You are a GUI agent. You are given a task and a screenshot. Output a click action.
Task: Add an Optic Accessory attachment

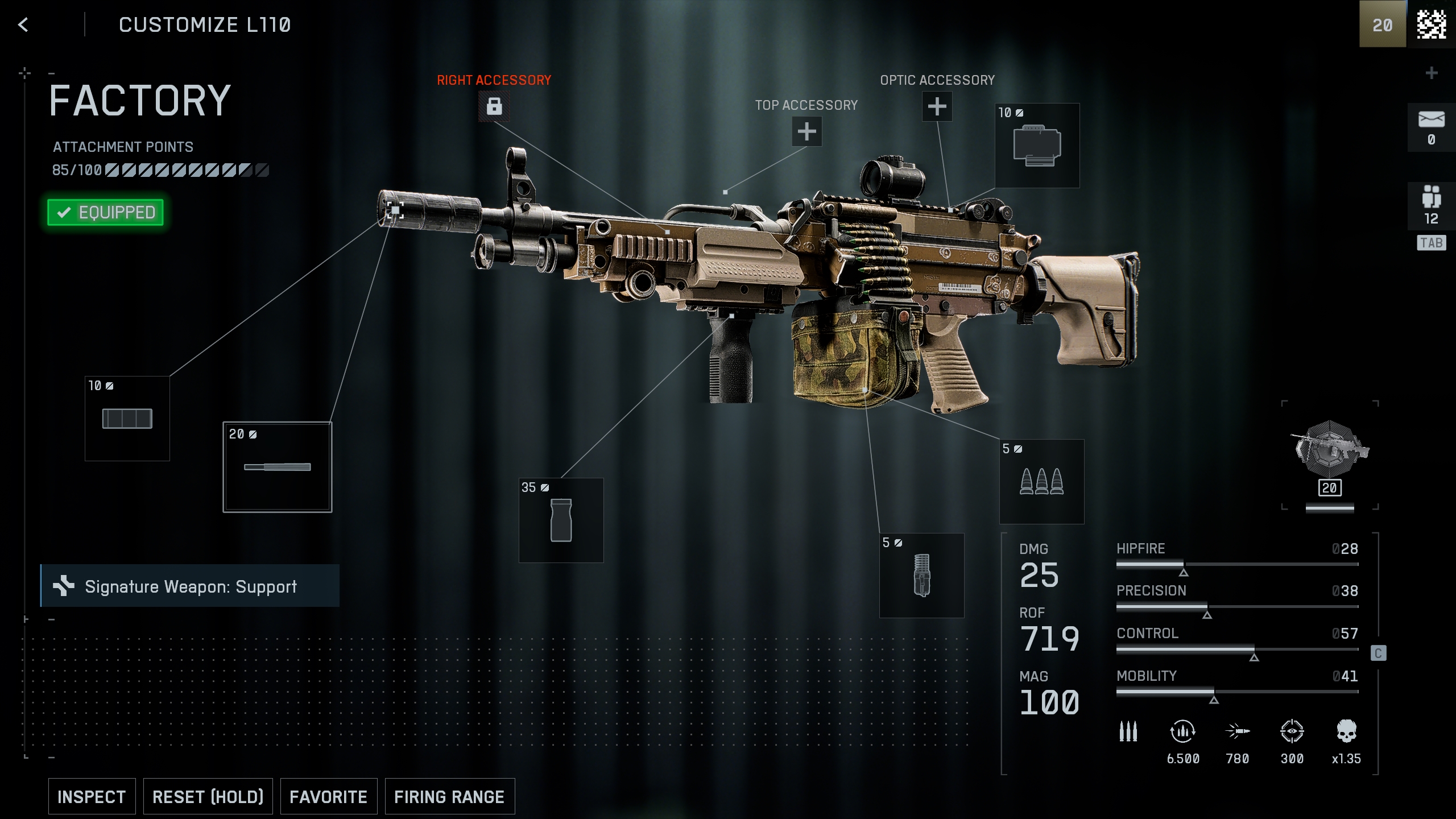pos(937,106)
